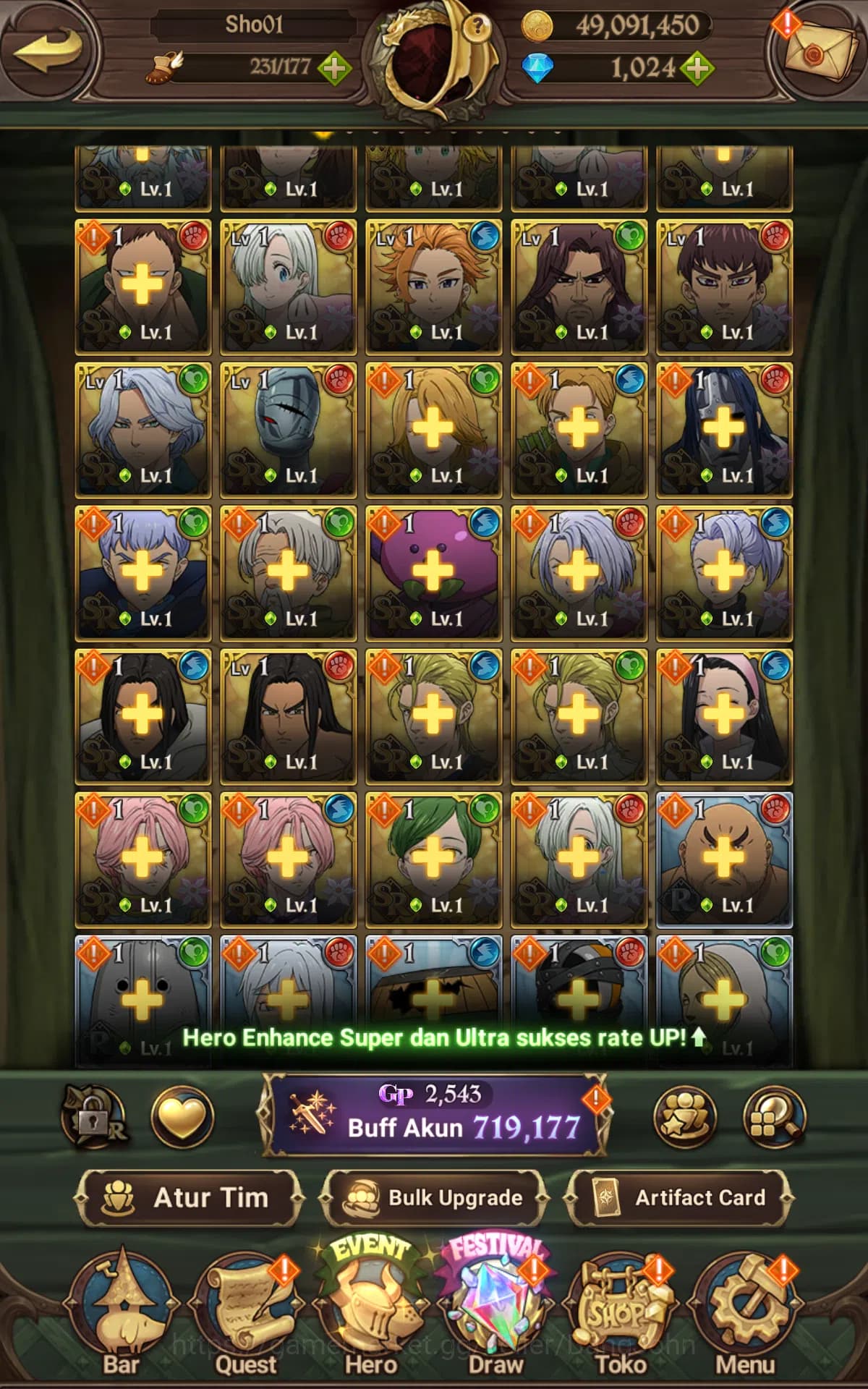Open the Atur Tim team setup
This screenshot has width=868, height=1389.
188,1198
